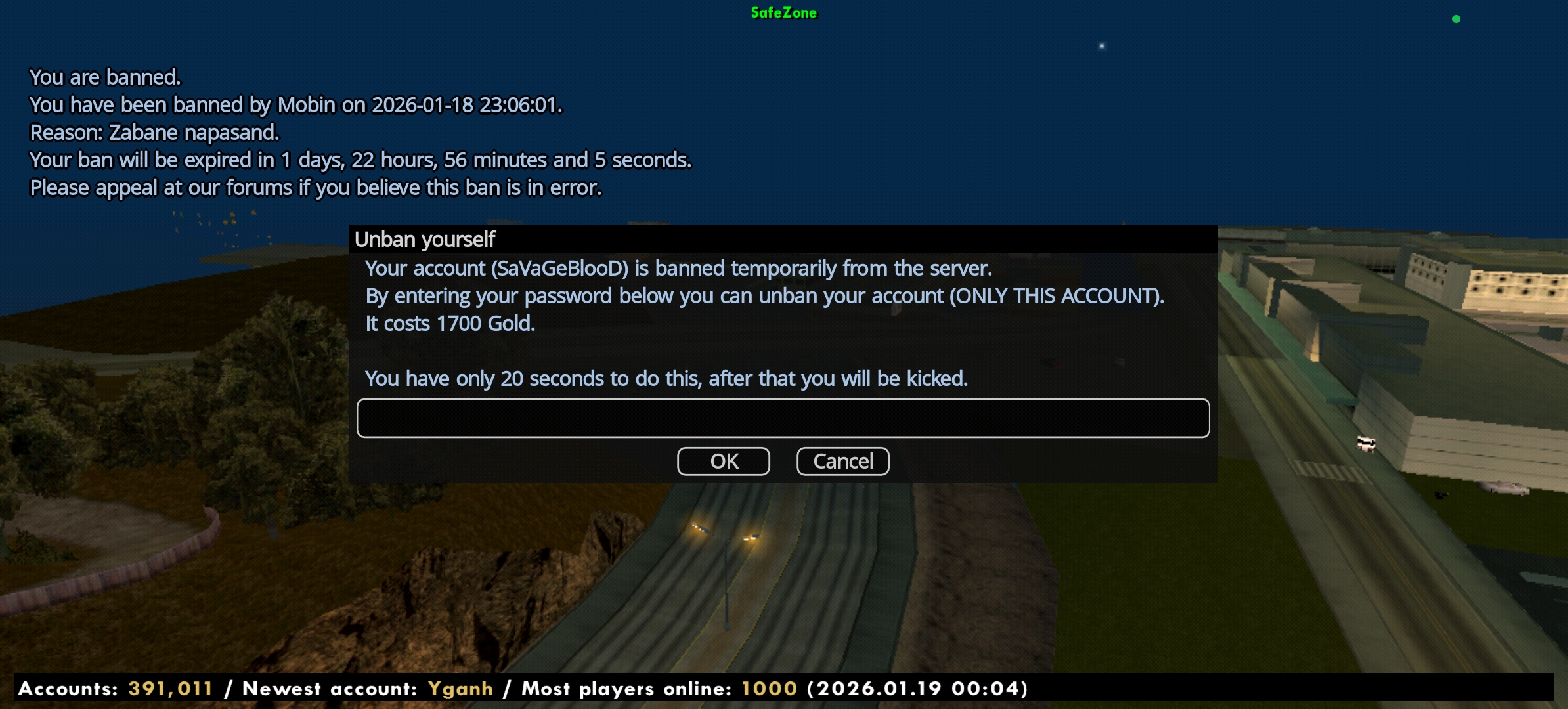Viewport: 1568px width, 709px height.
Task: Click the account name SaVaGeBlooD in the message
Action: click(559, 269)
